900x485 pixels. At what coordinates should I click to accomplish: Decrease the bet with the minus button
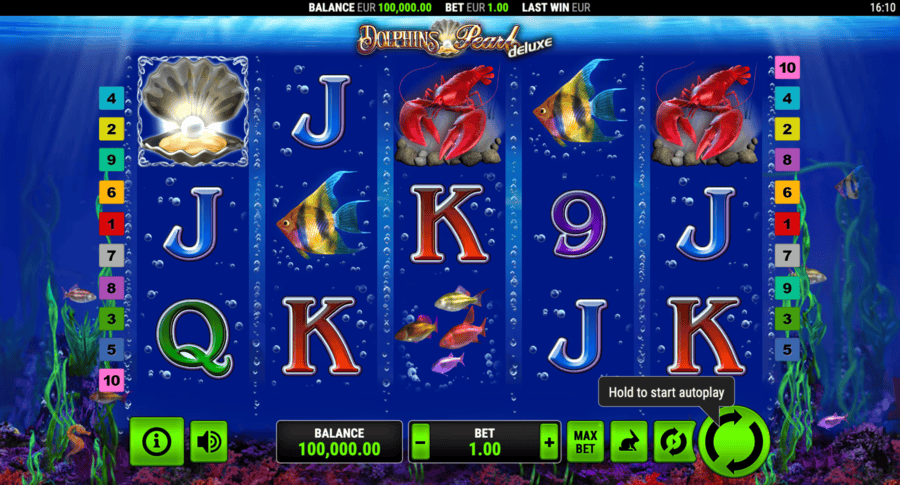[421, 441]
